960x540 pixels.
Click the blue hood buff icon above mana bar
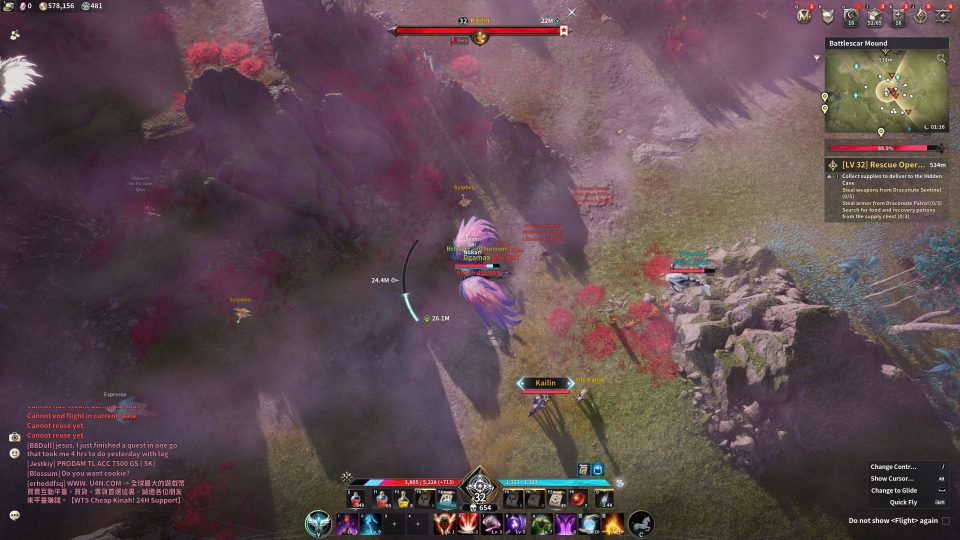[598, 469]
